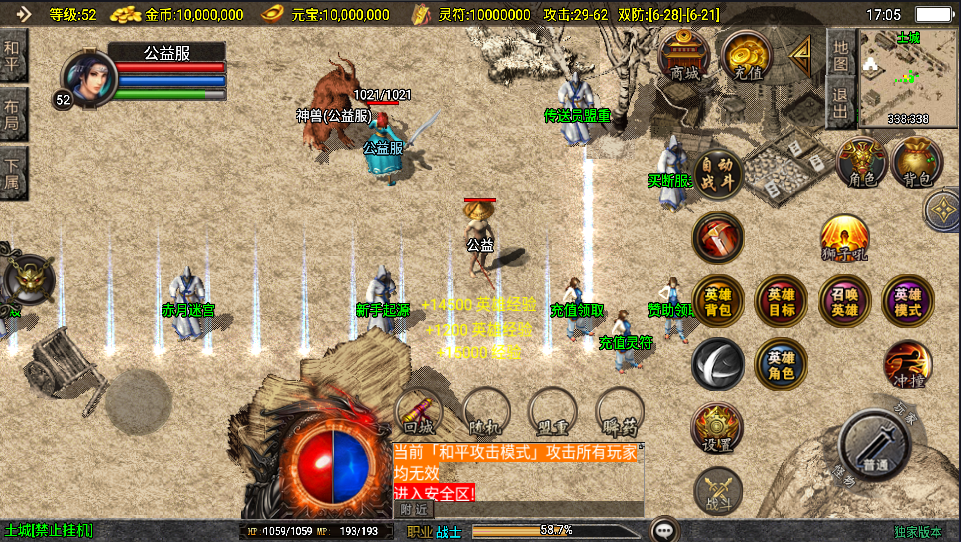Screen dimensions: 961x542
Task: Open the chat speech bubble button
Action: pos(663,530)
